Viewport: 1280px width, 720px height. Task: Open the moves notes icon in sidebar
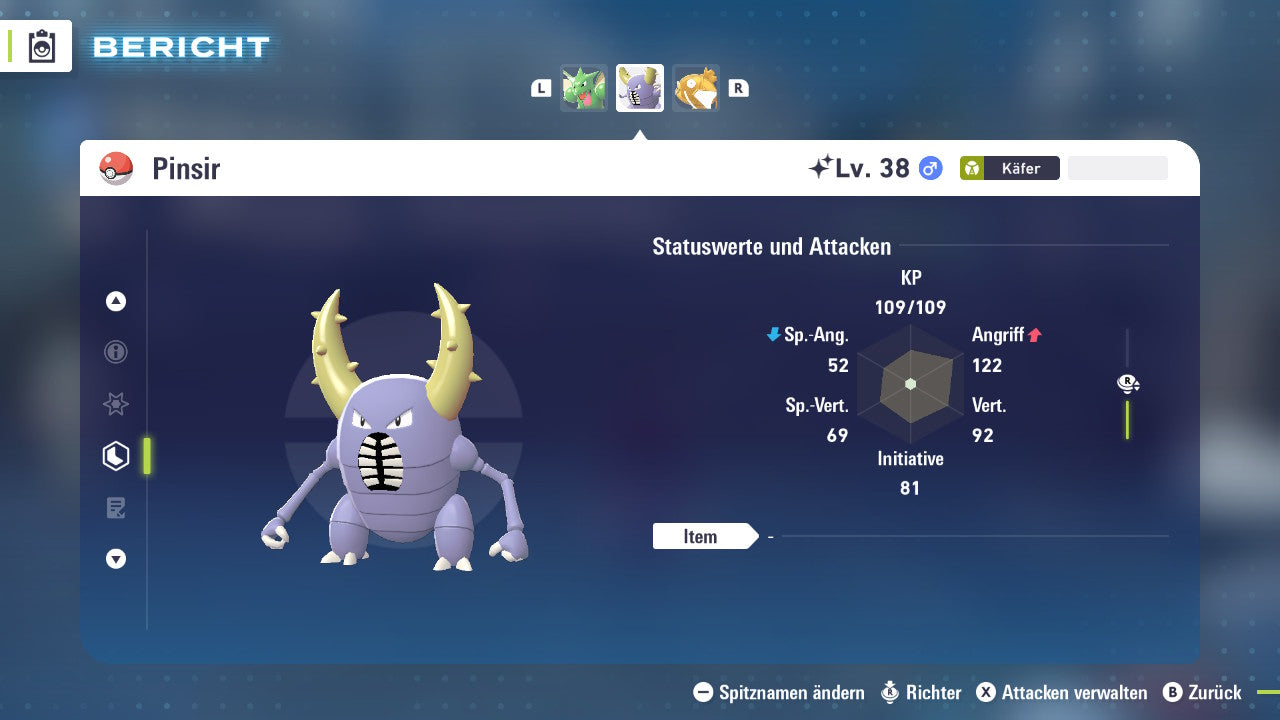coord(115,507)
